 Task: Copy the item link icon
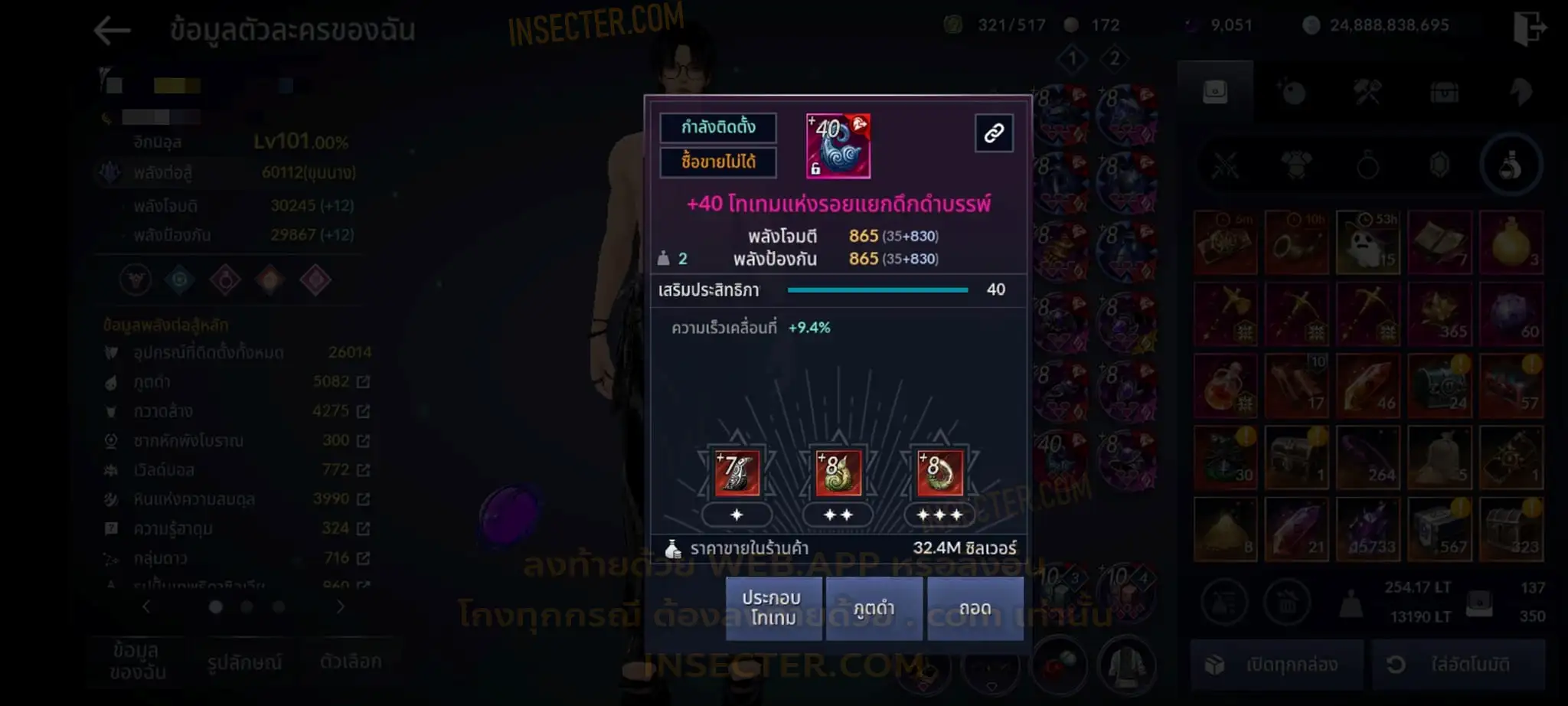pyautogui.click(x=994, y=133)
